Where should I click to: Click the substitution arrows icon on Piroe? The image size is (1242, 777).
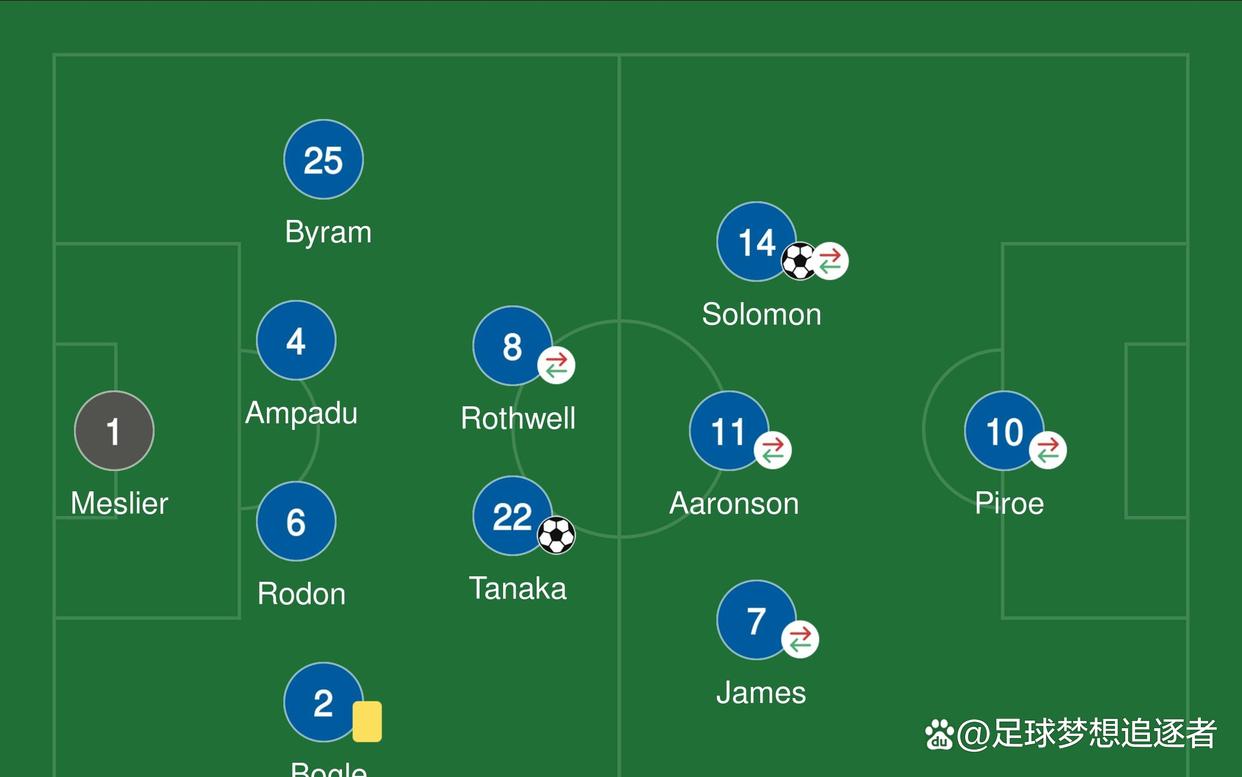point(1047,450)
